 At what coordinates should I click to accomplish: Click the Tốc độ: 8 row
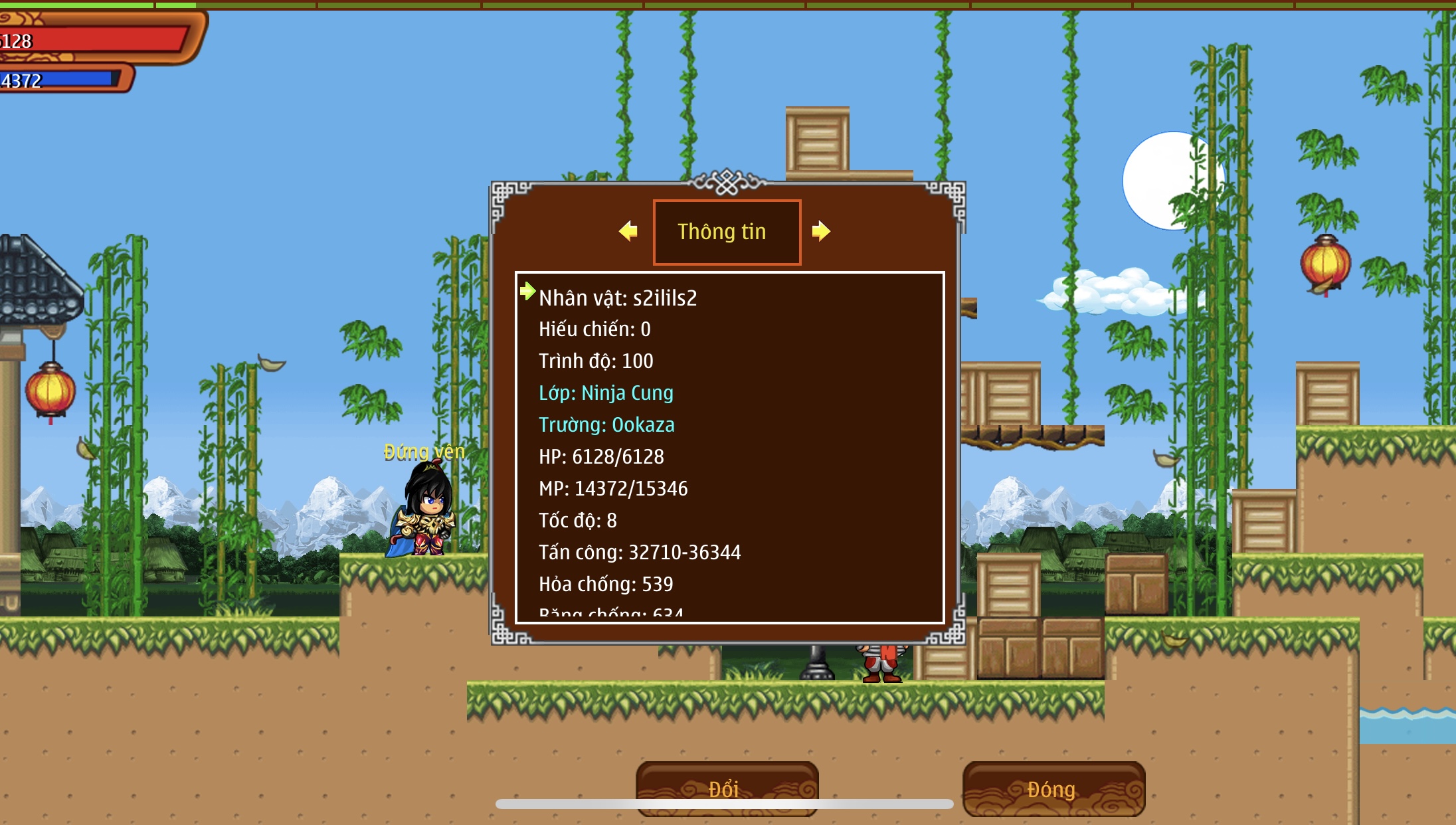point(577,521)
